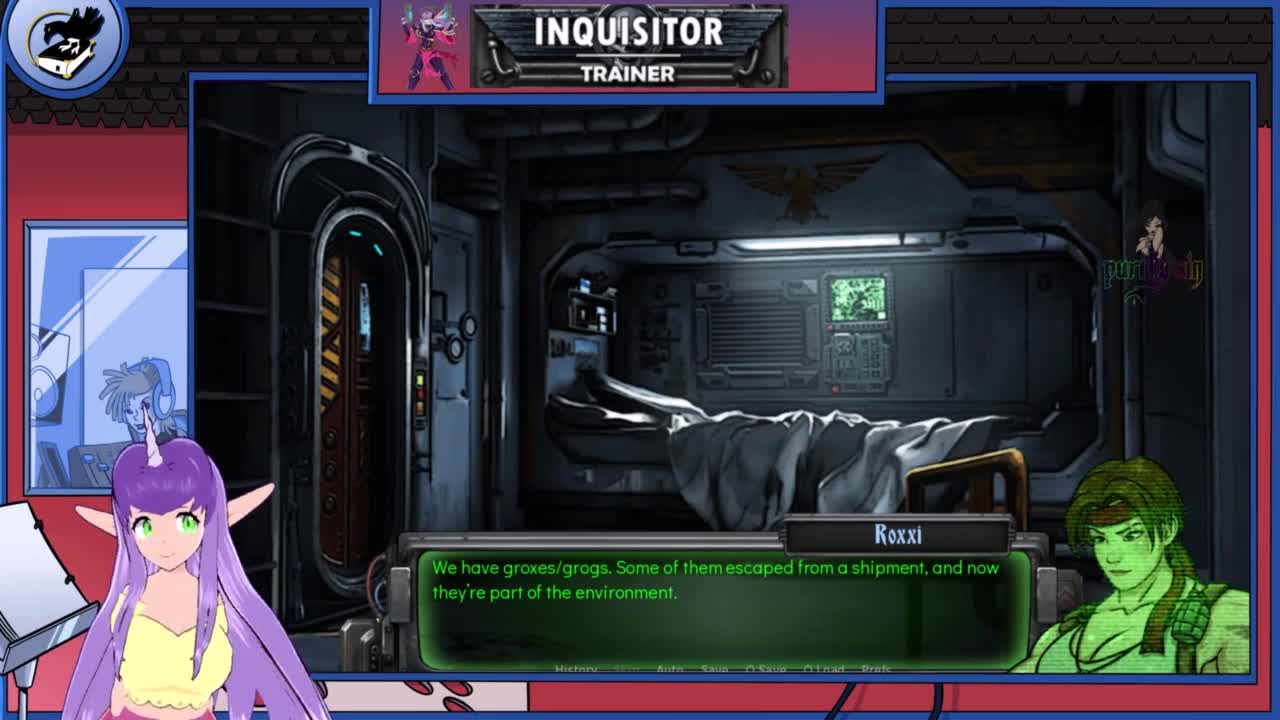
Task: Quick save with Q.Save
Action: [765, 669]
